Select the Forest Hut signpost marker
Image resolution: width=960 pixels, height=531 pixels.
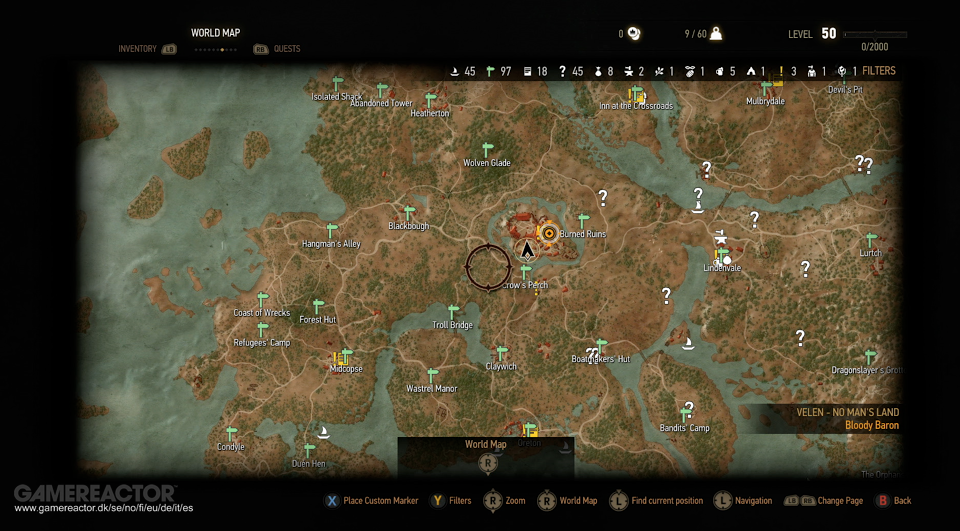318,307
